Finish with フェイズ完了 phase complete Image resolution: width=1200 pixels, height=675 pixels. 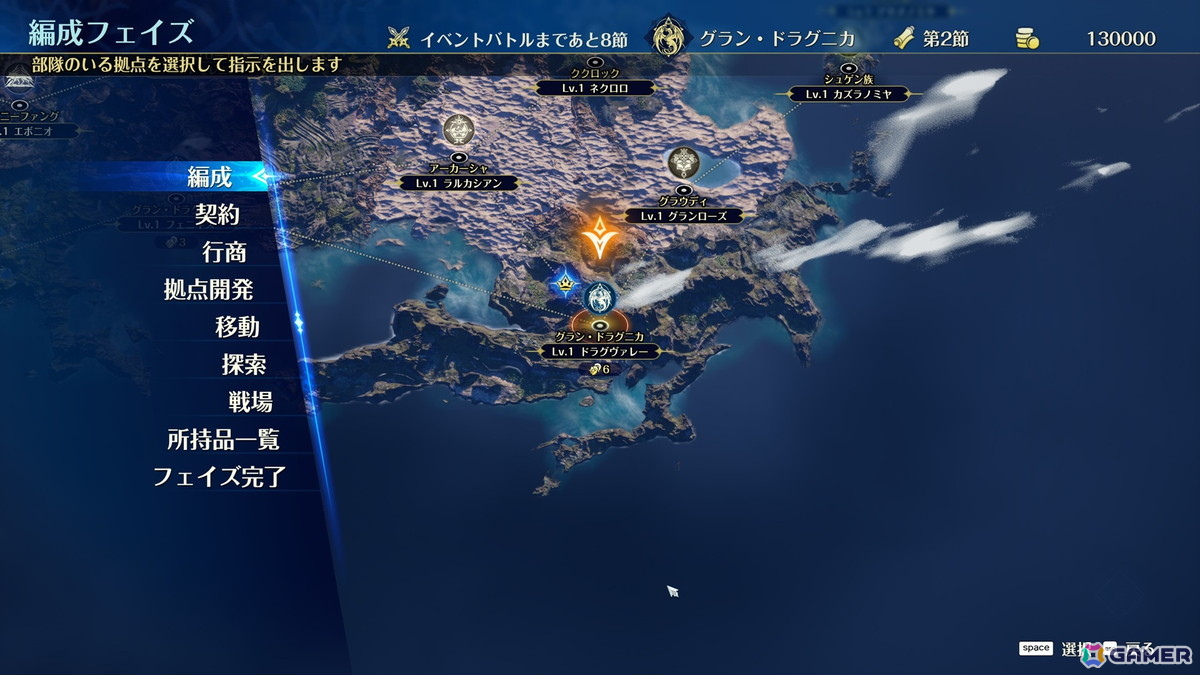tap(219, 477)
